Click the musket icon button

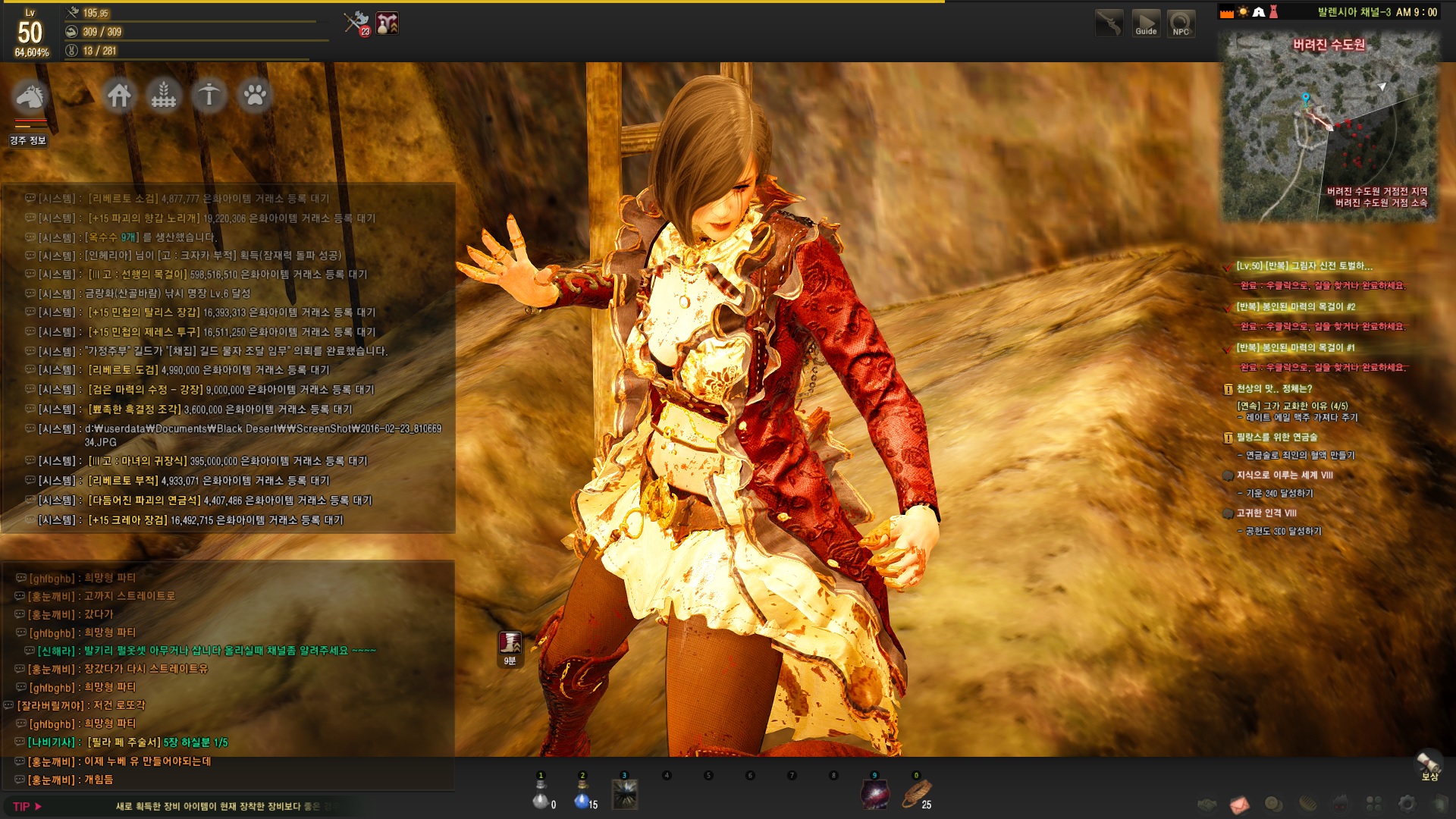point(1109,24)
